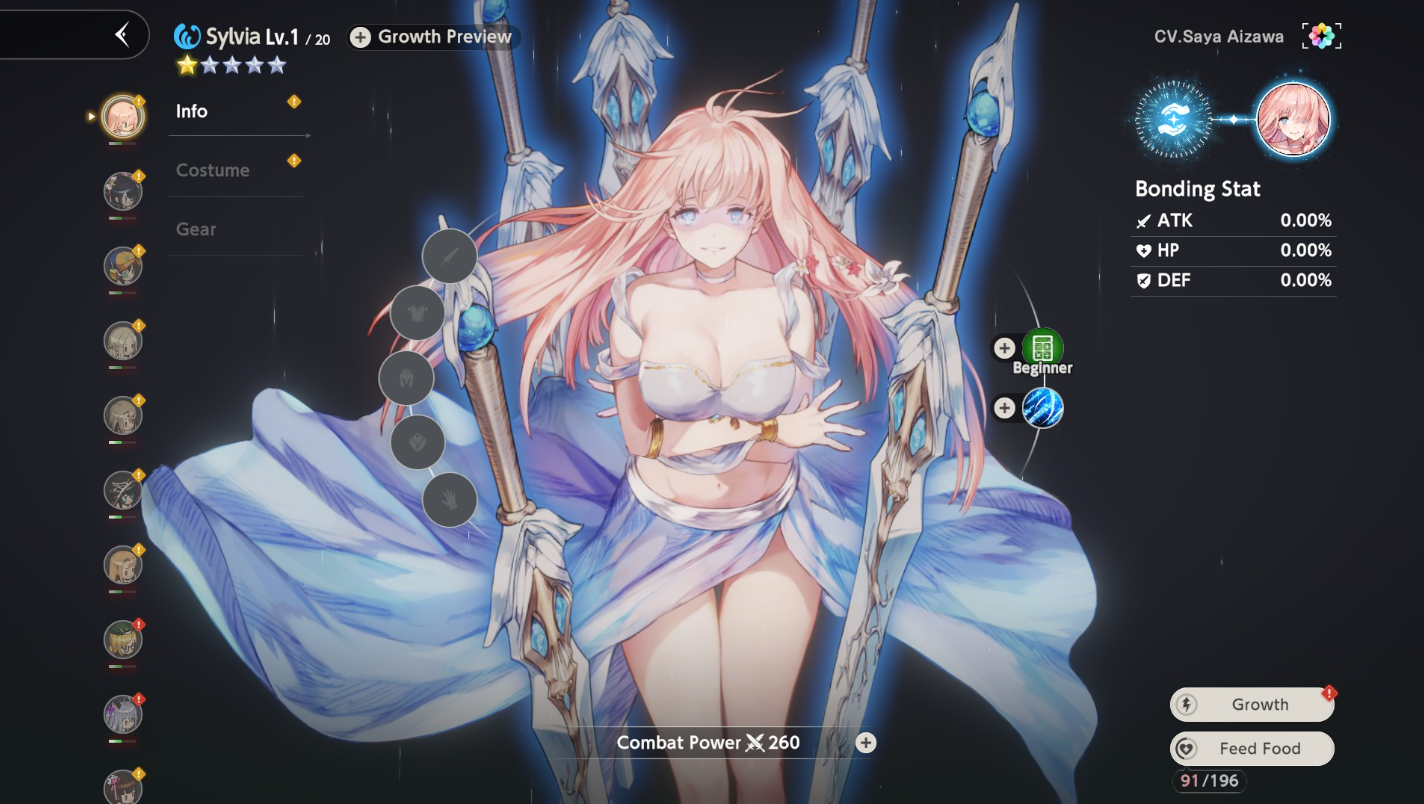Select Sylvia's circular bonding portrait
1424x804 pixels.
[1293, 119]
